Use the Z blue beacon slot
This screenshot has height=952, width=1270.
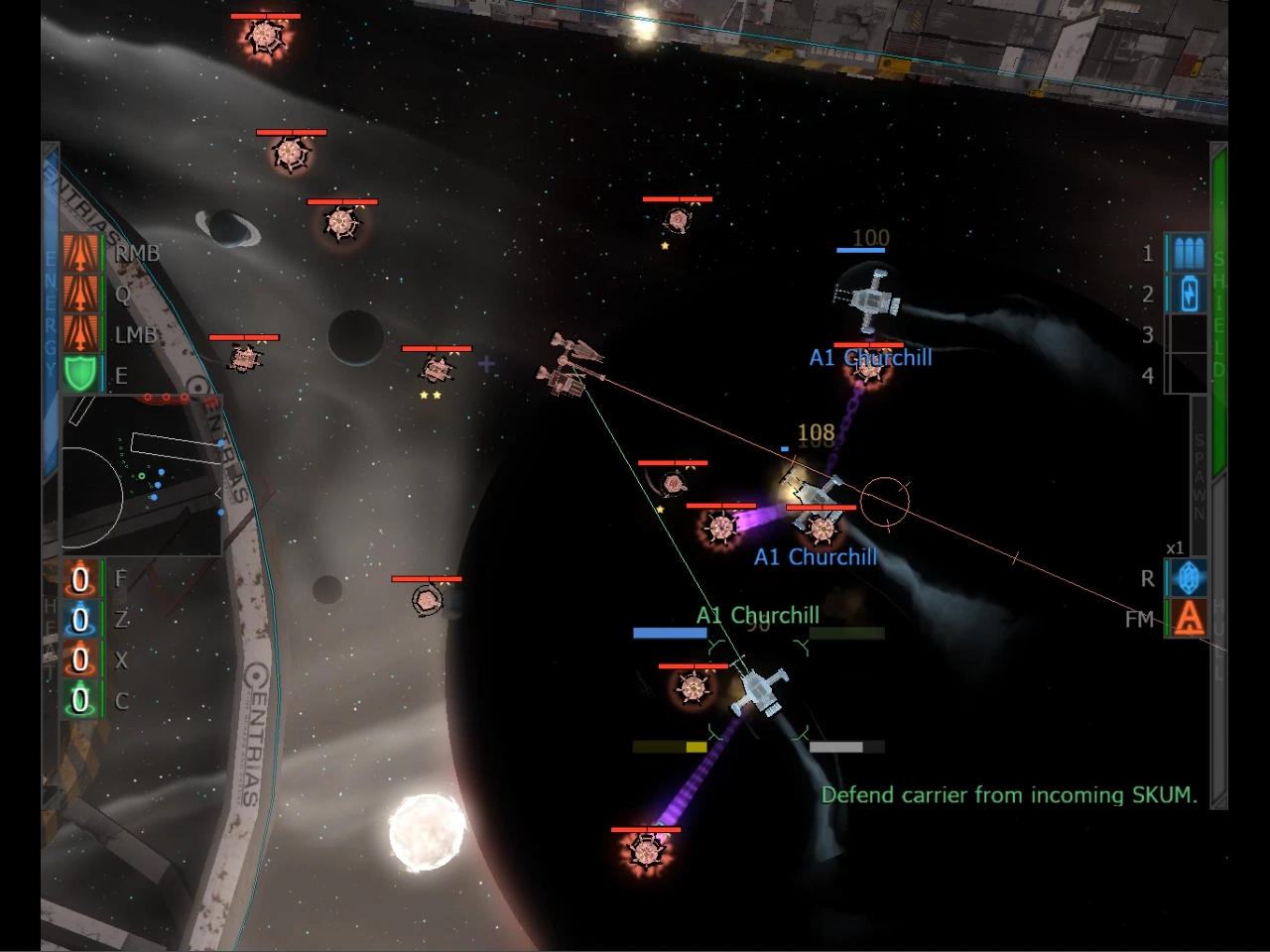tap(80, 620)
